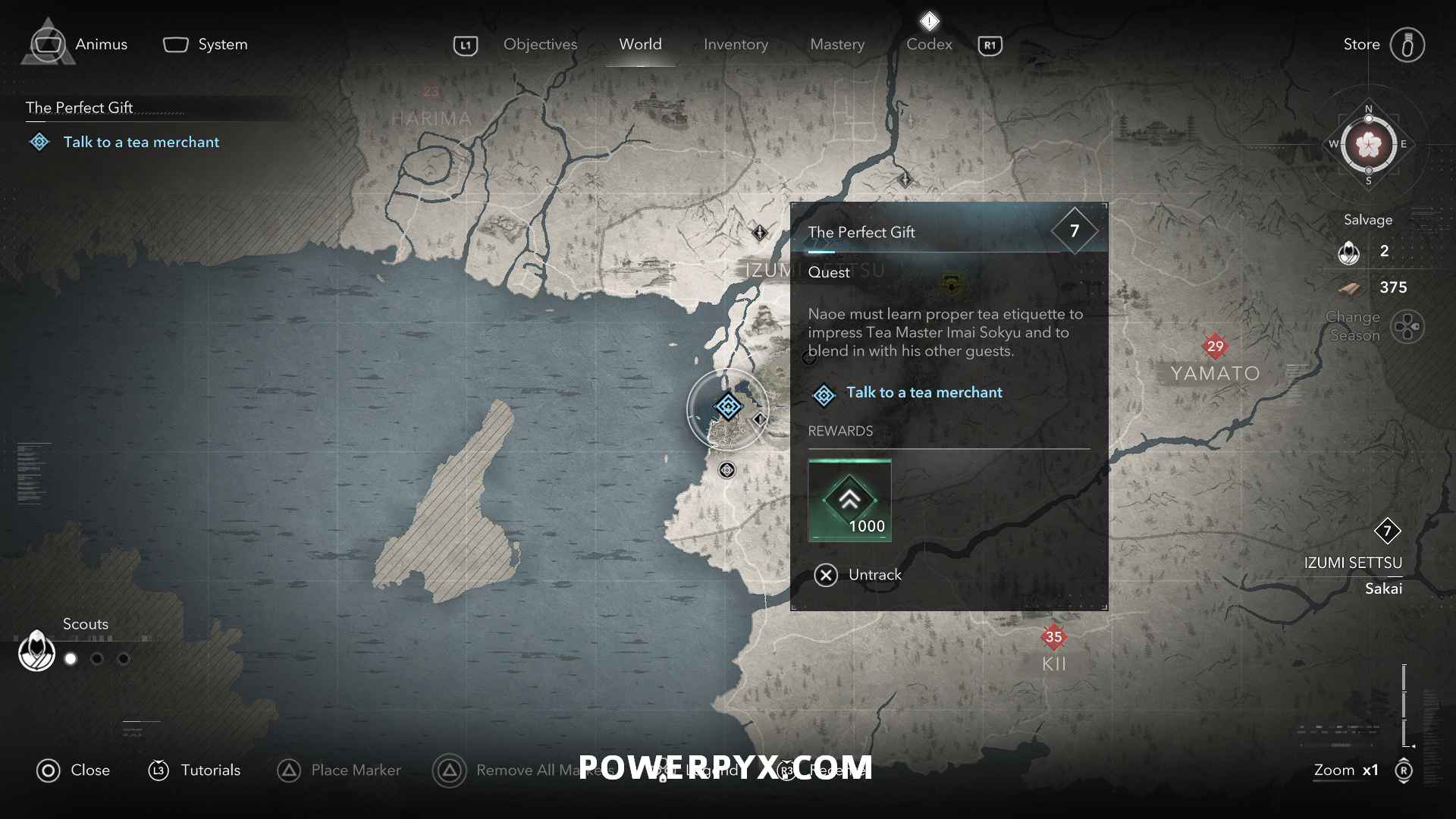This screenshot has height=819, width=1456.
Task: Click the compass season emblem
Action: click(x=1369, y=144)
